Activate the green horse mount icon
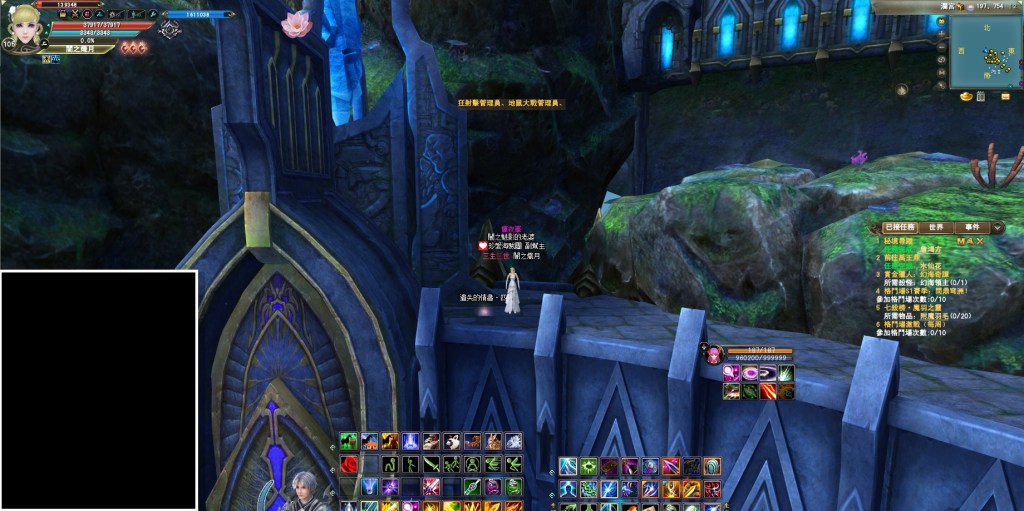Viewport: 1024px width, 511px height. click(349, 441)
